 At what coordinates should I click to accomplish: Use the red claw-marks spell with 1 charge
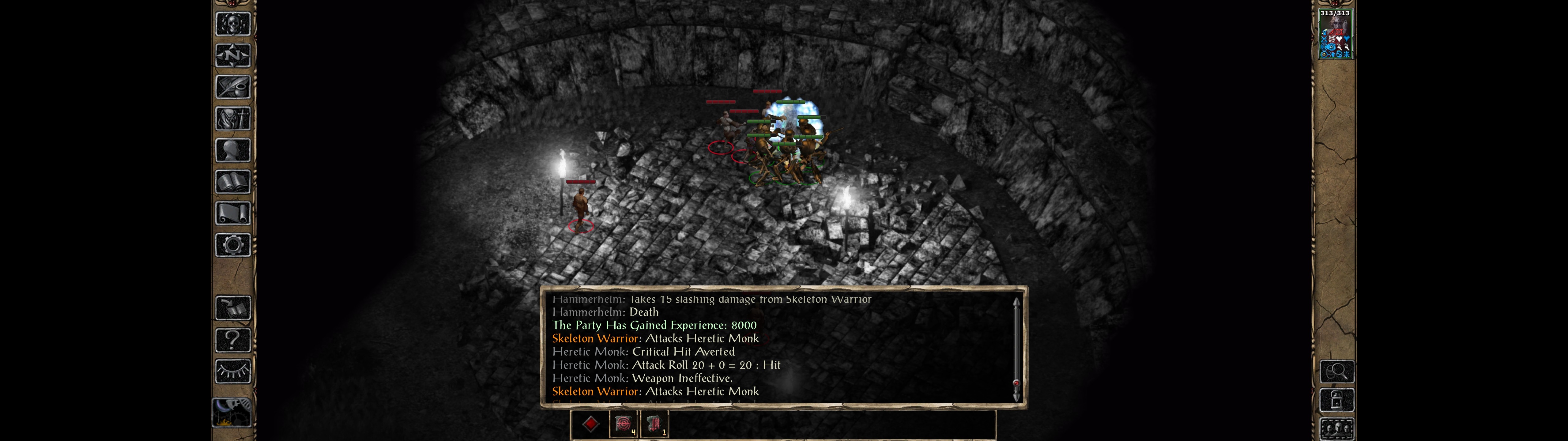coord(654,424)
